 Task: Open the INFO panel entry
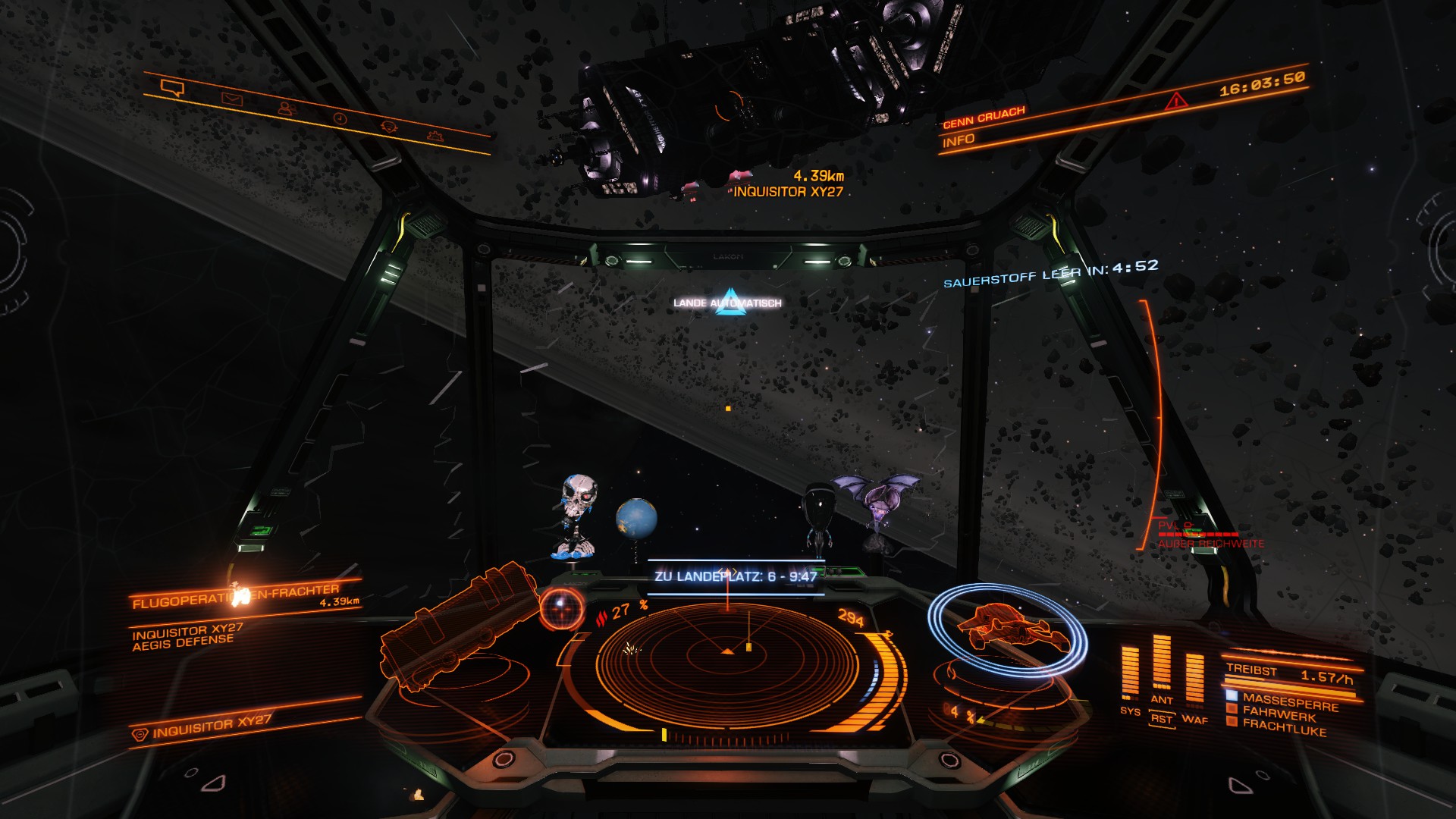(959, 141)
